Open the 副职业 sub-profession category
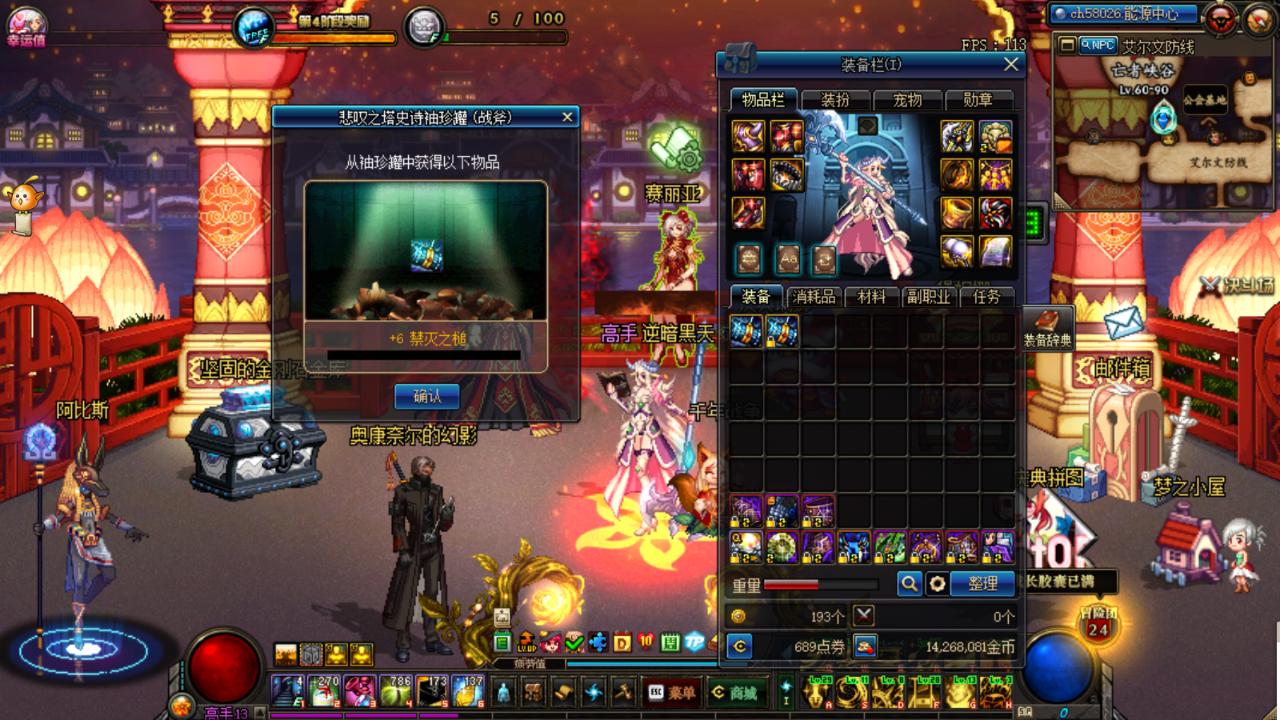 (x=928, y=296)
